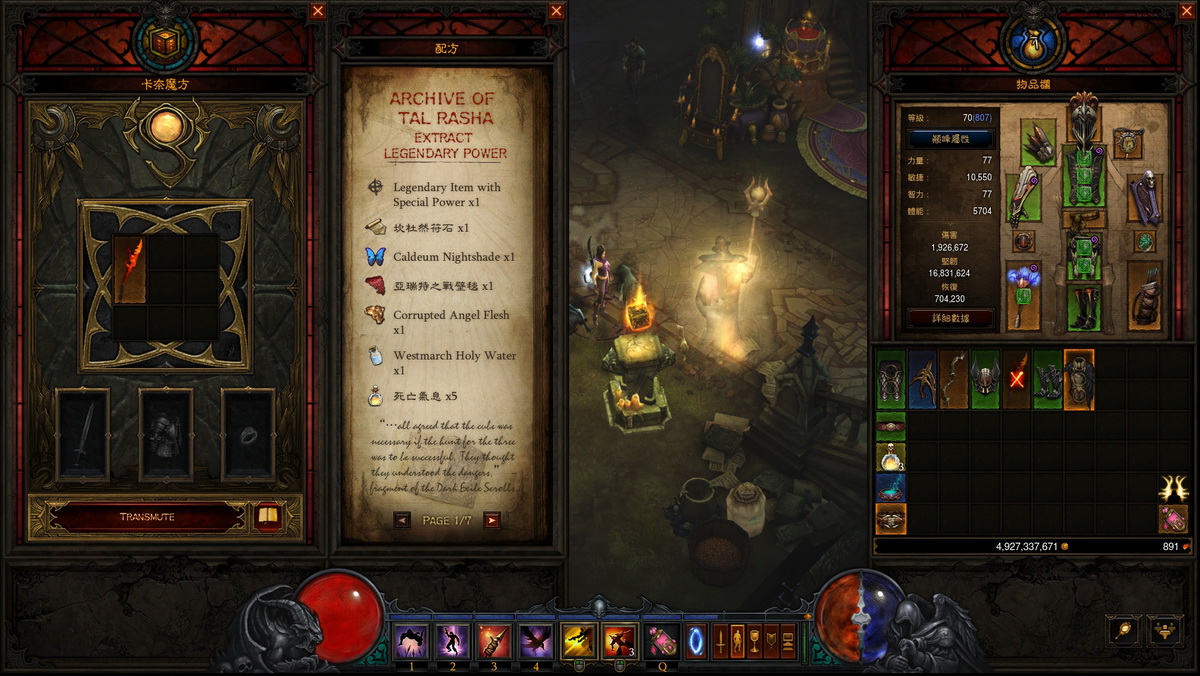1200x676 pixels.
Task: Use the pink potion on the Q slot
Action: [x=659, y=641]
